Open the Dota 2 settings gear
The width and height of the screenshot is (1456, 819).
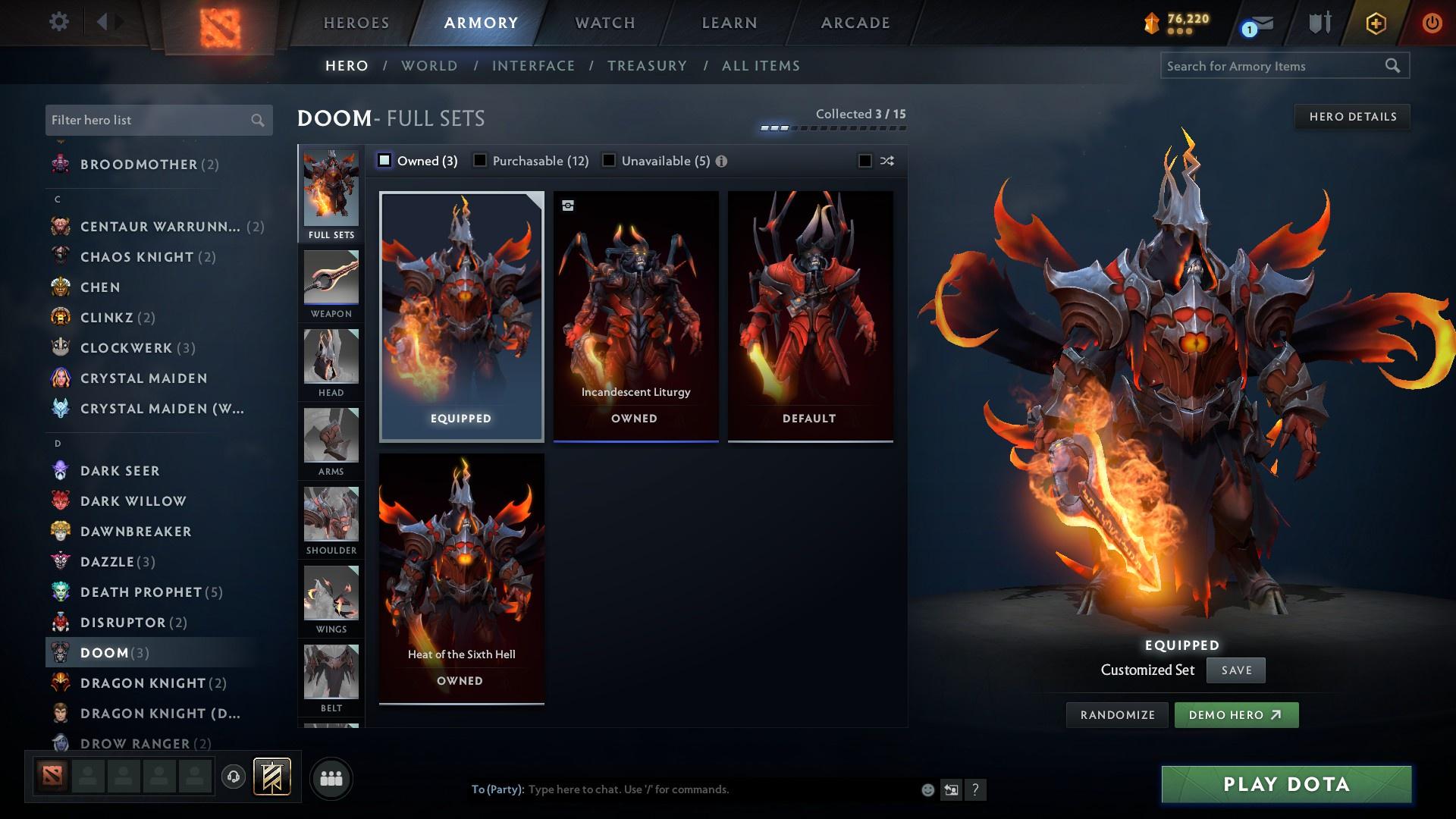(59, 22)
